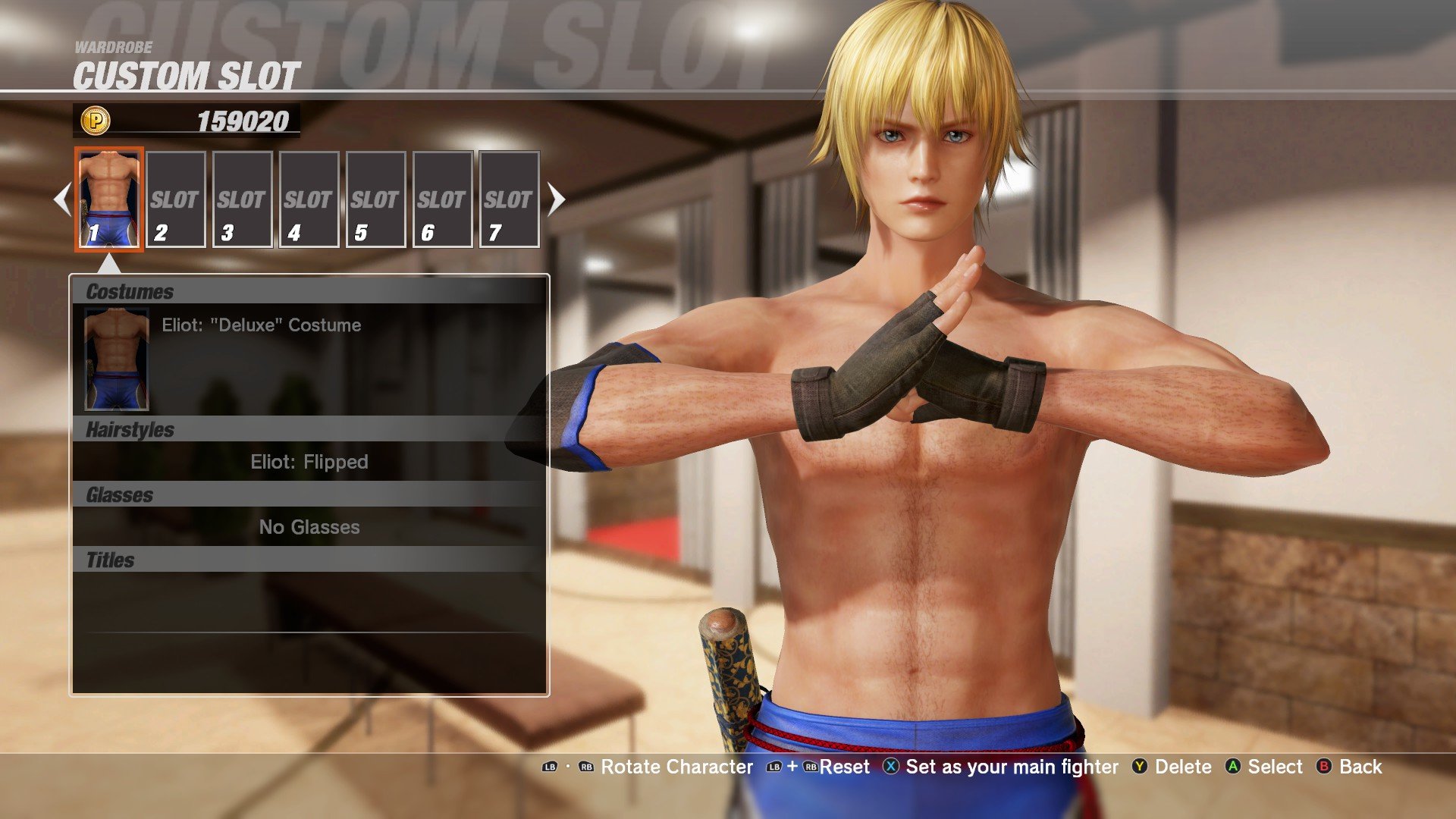Image resolution: width=1456 pixels, height=819 pixels.
Task: Delete the current custom slot
Action: click(x=1173, y=767)
